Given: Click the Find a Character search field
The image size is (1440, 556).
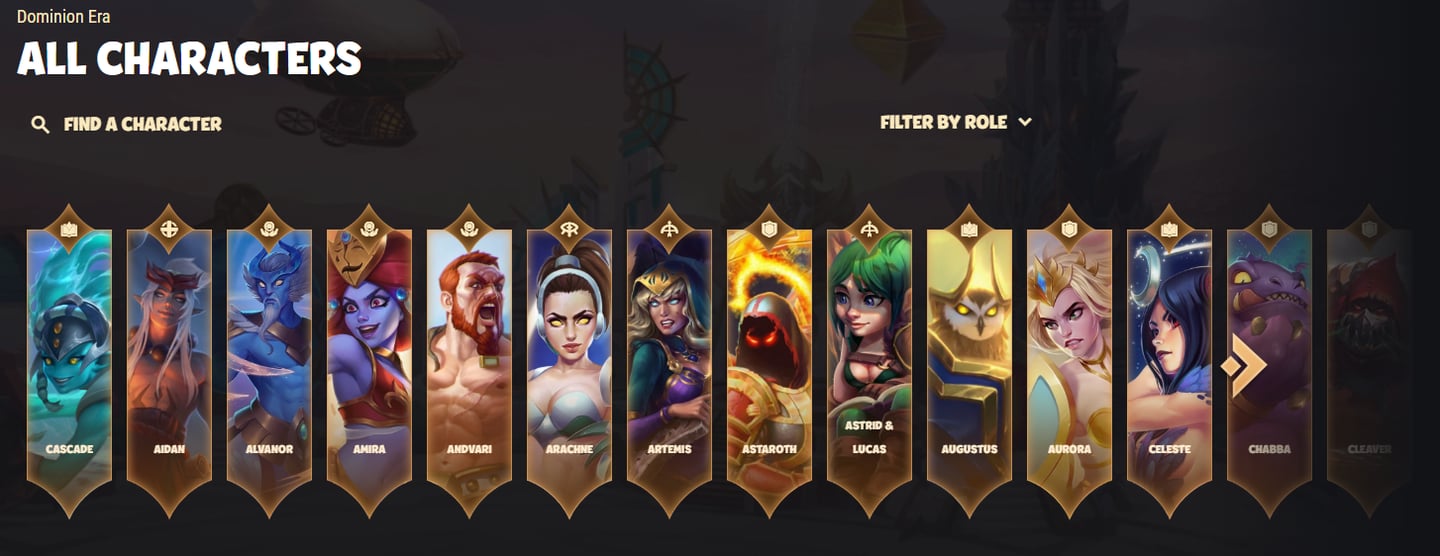Looking at the screenshot, I should [x=142, y=124].
